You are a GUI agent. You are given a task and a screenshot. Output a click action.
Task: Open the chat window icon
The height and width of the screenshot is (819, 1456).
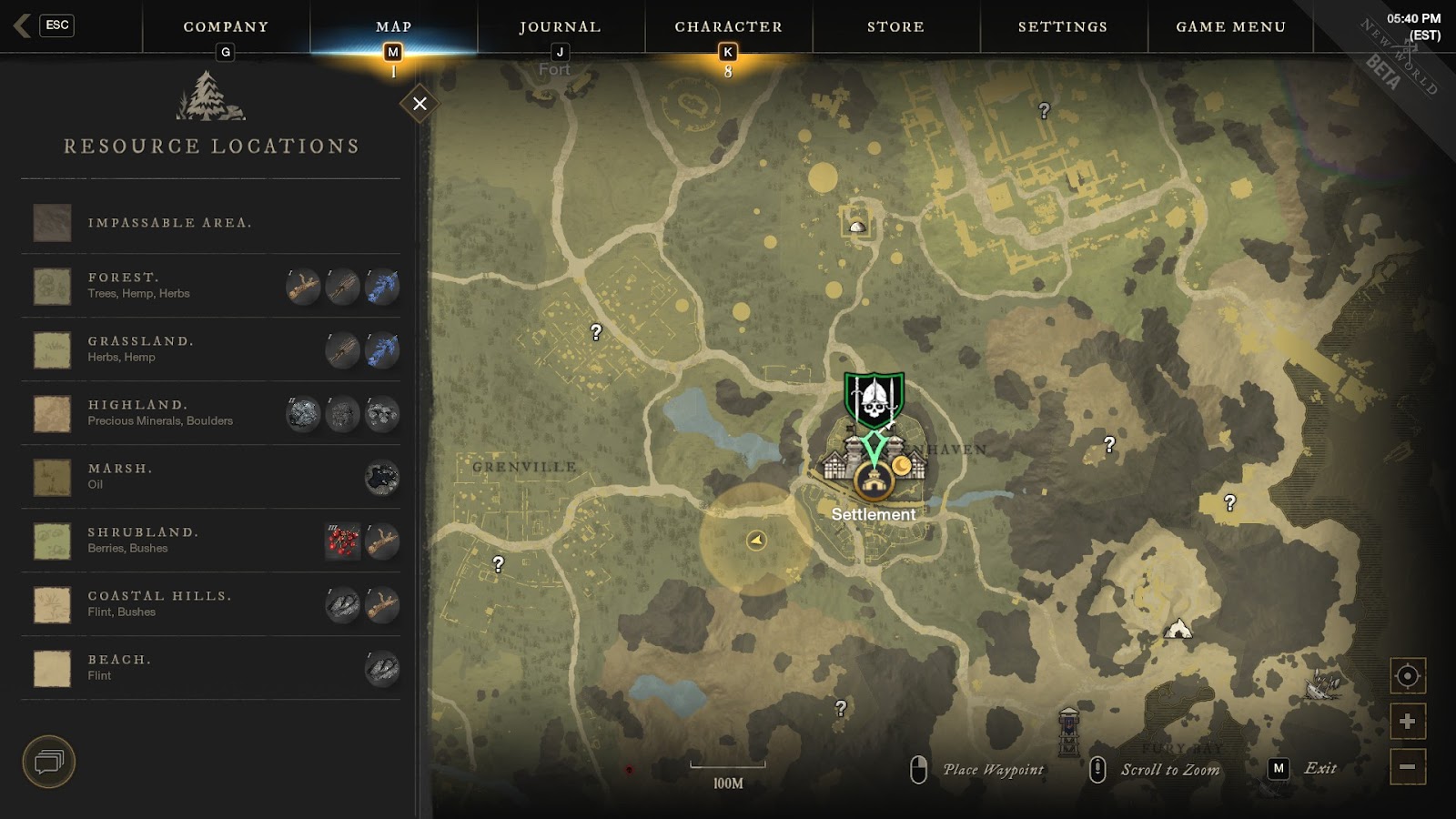(x=48, y=762)
